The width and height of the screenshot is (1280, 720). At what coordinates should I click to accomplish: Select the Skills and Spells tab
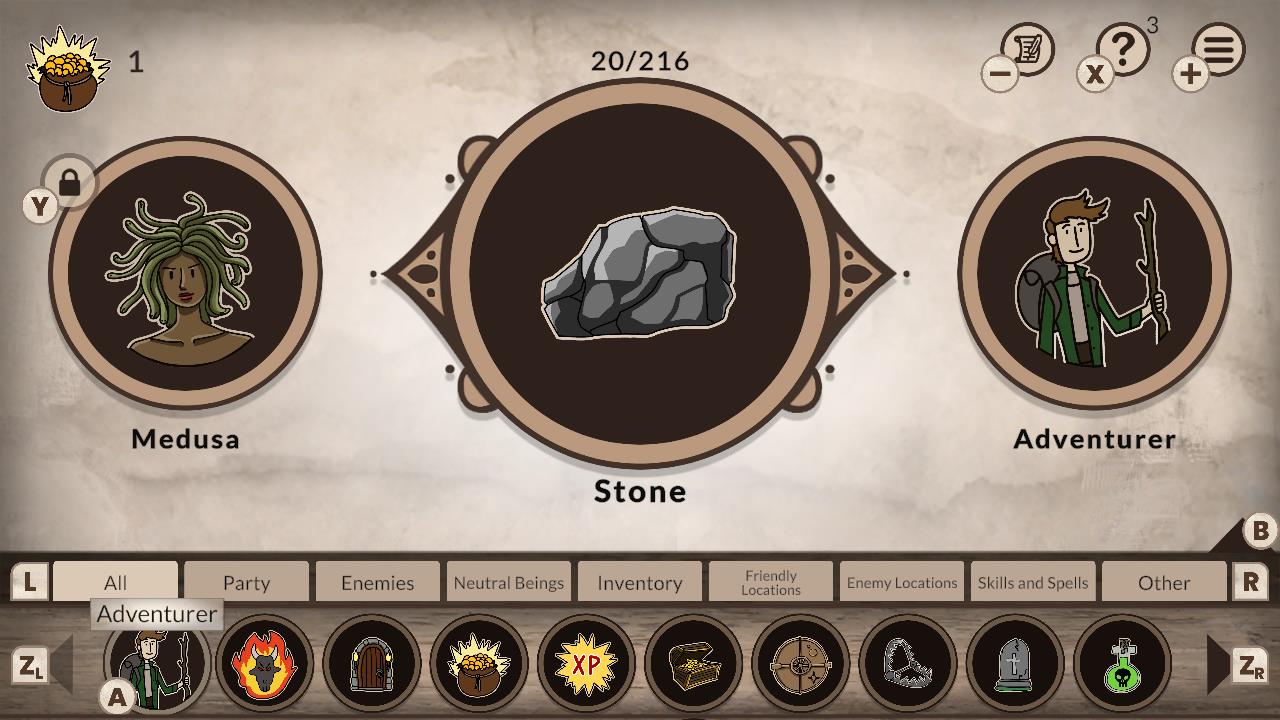[x=1032, y=581]
